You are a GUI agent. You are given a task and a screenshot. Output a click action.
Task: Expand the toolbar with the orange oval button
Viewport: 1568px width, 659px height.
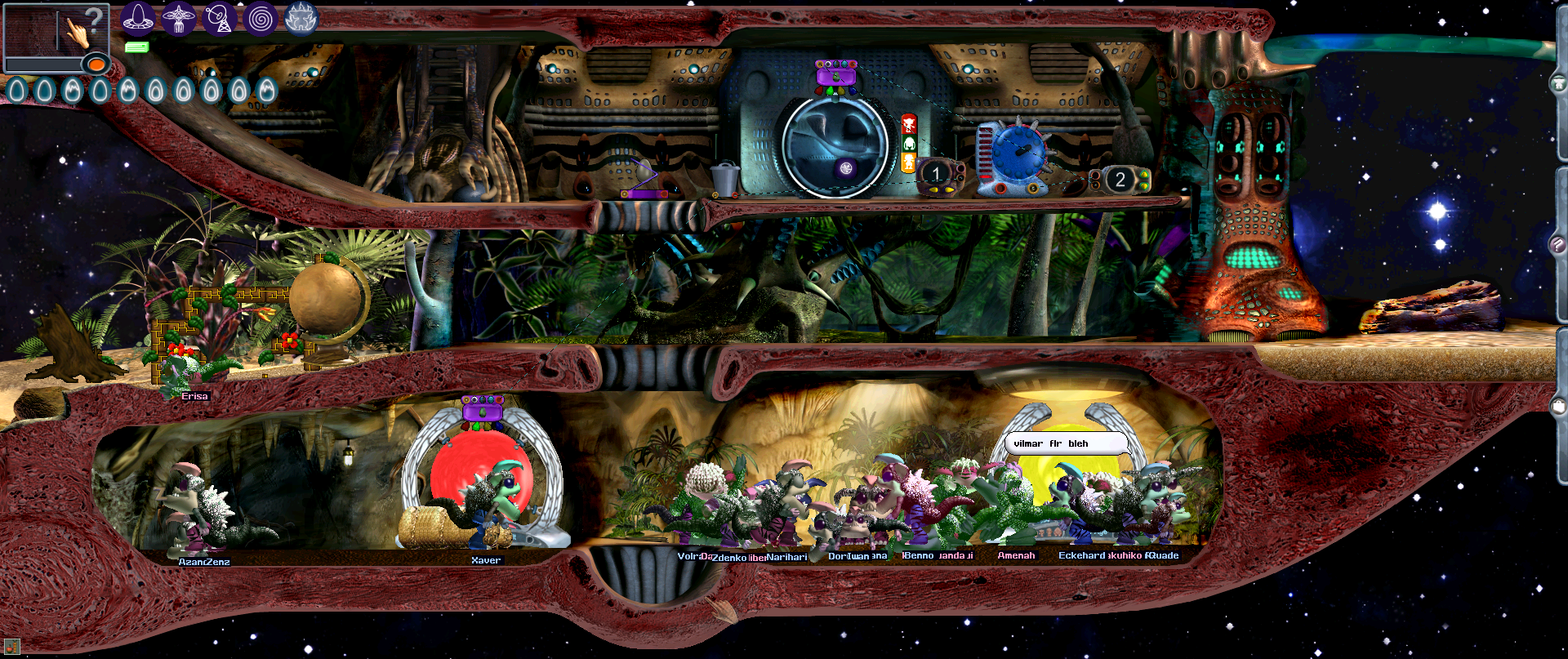(96, 65)
